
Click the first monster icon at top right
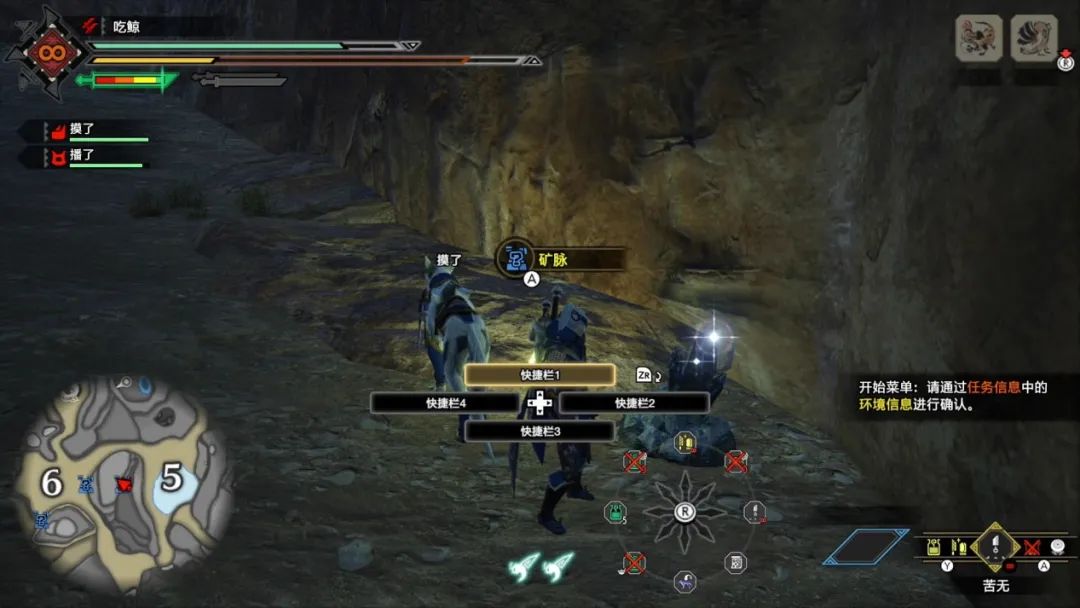(979, 39)
